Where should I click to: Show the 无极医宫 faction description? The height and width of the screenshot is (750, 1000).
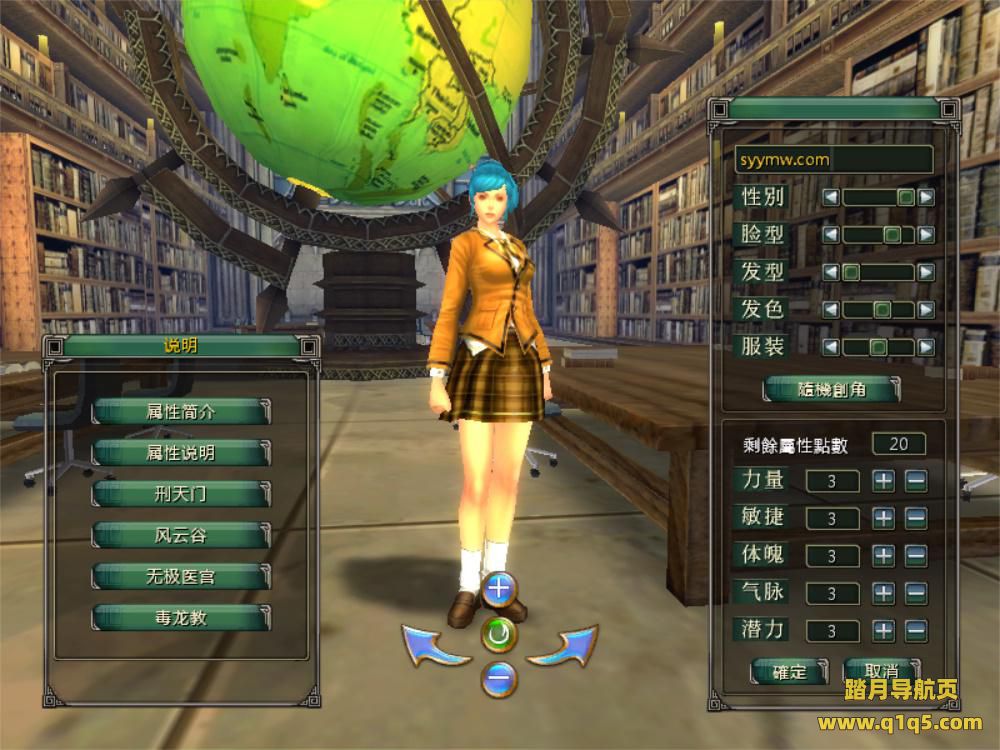pos(181,576)
